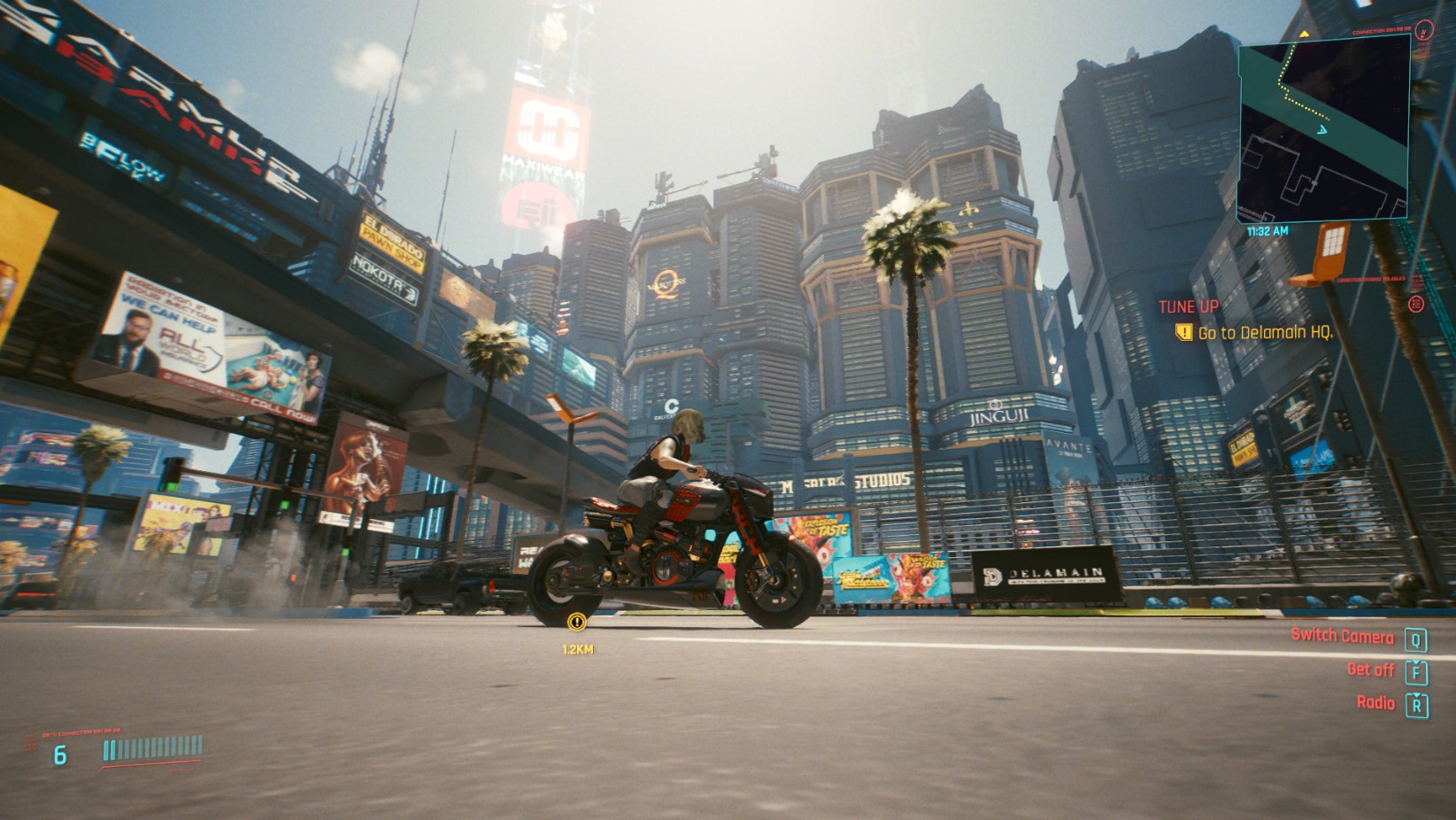This screenshot has height=820, width=1456.
Task: Click the player arrow on the minimap
Action: tap(1321, 129)
